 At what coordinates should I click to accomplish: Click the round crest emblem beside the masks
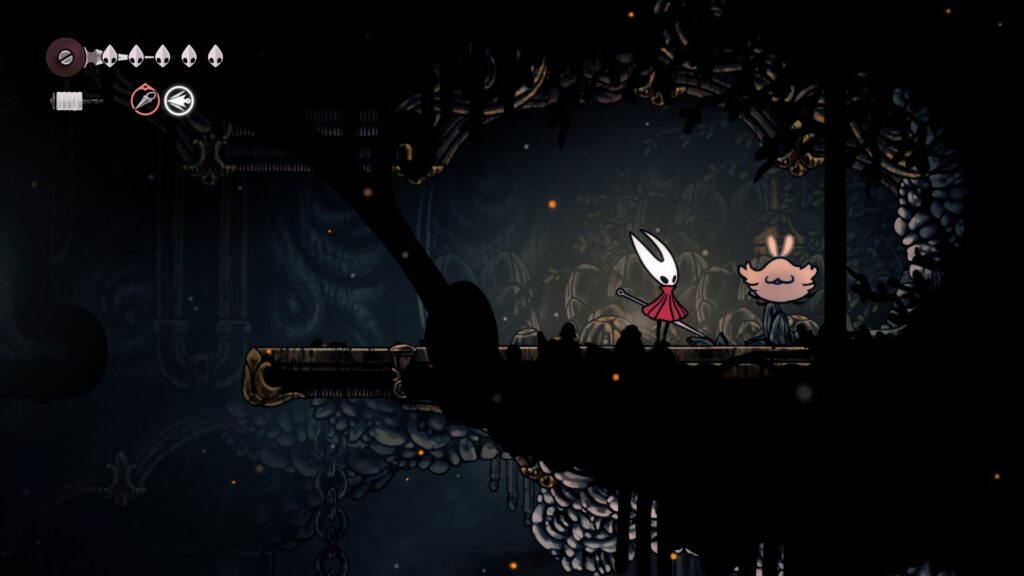[65, 56]
